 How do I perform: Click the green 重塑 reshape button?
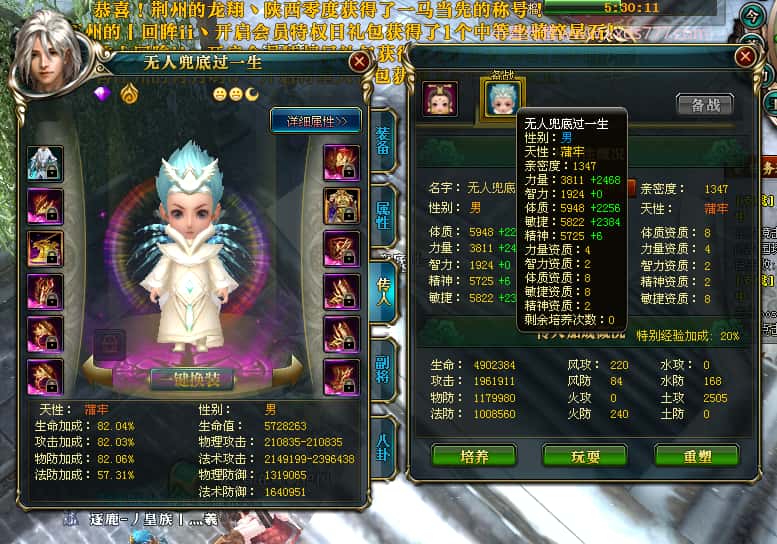click(696, 455)
